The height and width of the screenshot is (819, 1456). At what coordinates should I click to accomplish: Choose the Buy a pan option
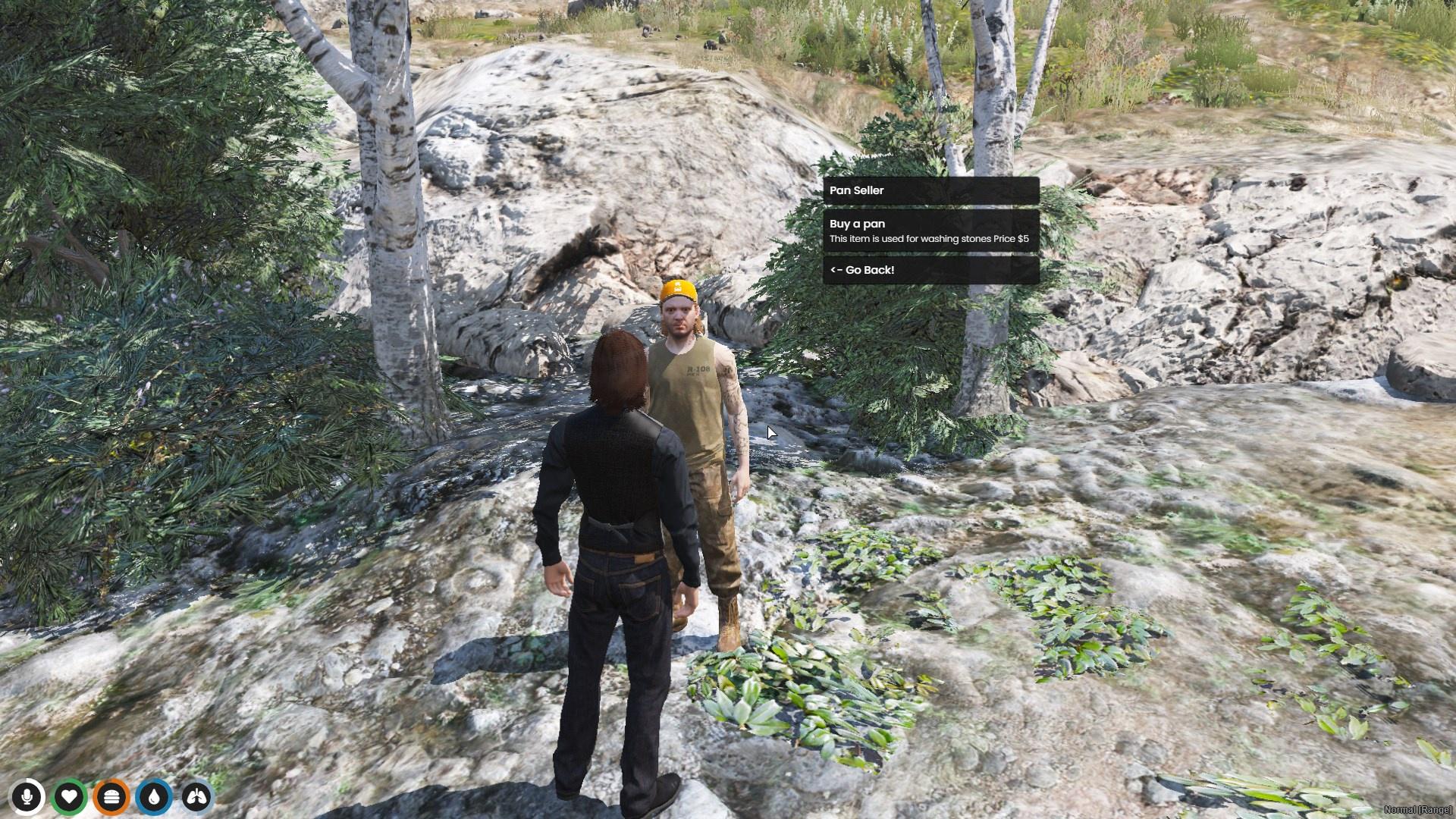pyautogui.click(x=930, y=231)
